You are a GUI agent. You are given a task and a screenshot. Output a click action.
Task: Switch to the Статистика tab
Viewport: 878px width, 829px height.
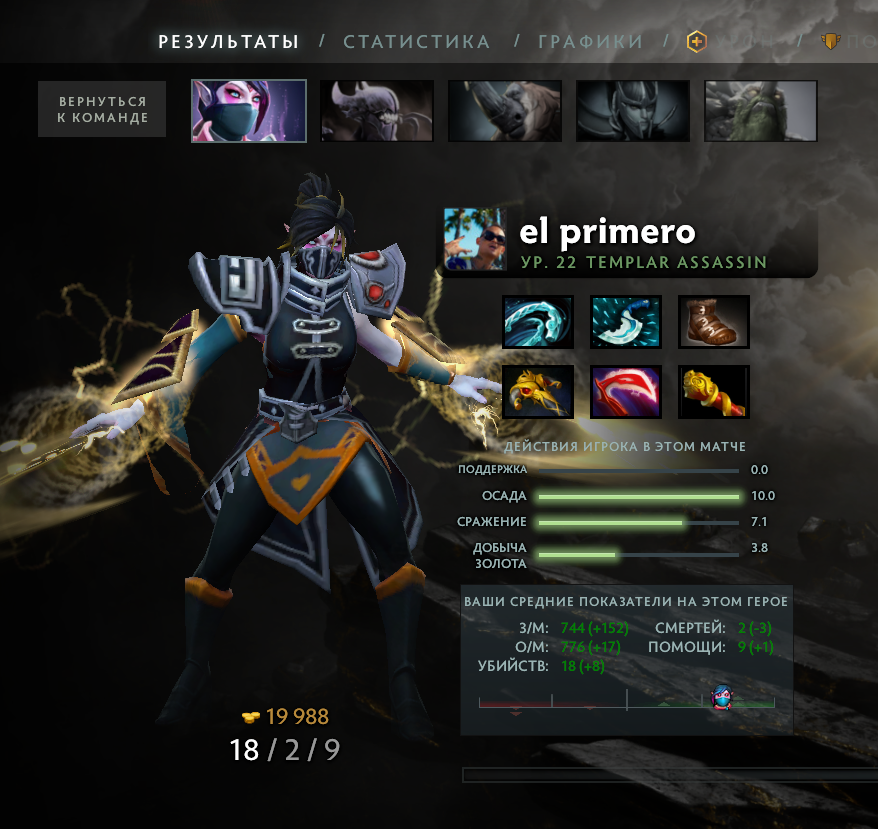tap(416, 42)
